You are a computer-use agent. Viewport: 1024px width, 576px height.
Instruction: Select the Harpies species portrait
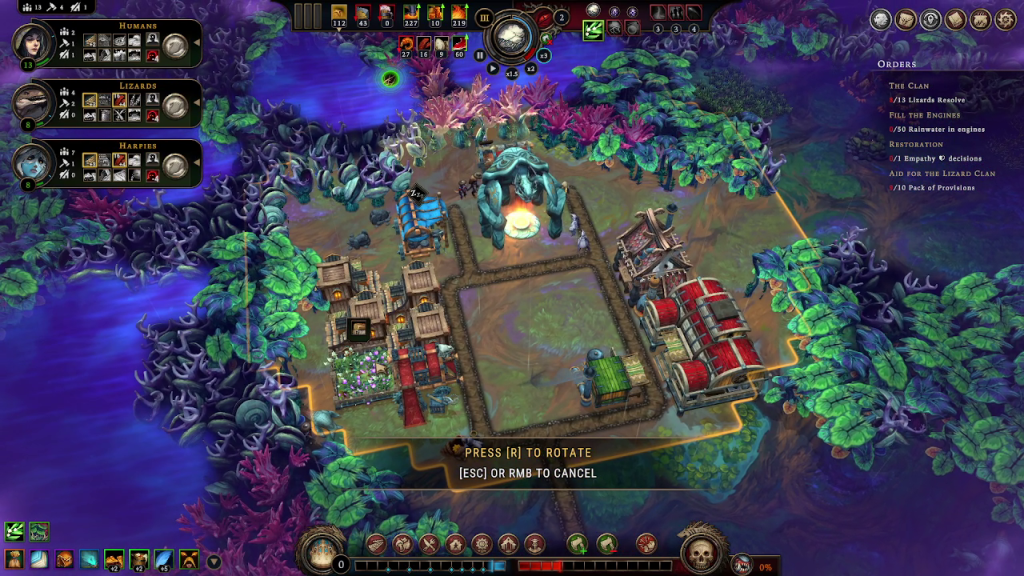coord(31,163)
